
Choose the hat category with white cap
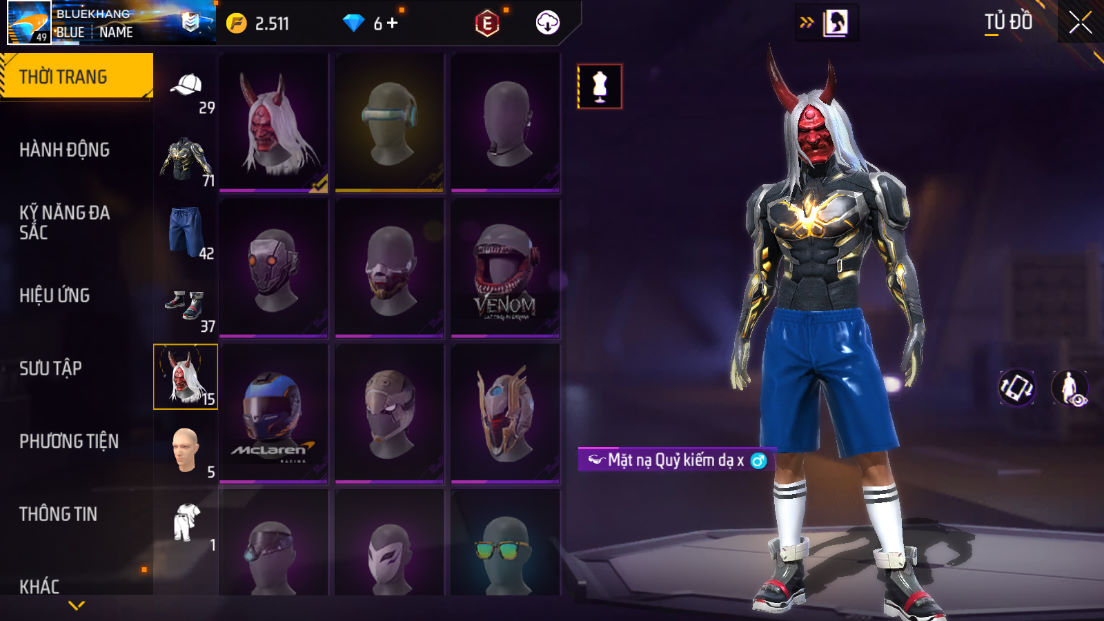186,90
